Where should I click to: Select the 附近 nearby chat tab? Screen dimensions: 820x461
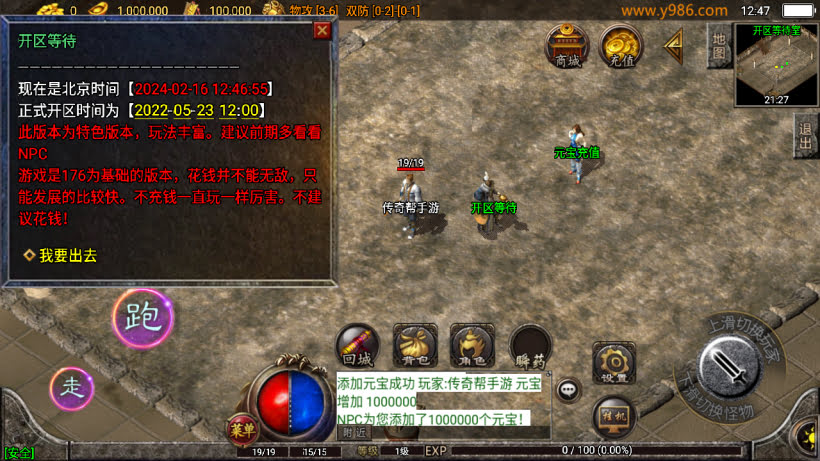[355, 433]
